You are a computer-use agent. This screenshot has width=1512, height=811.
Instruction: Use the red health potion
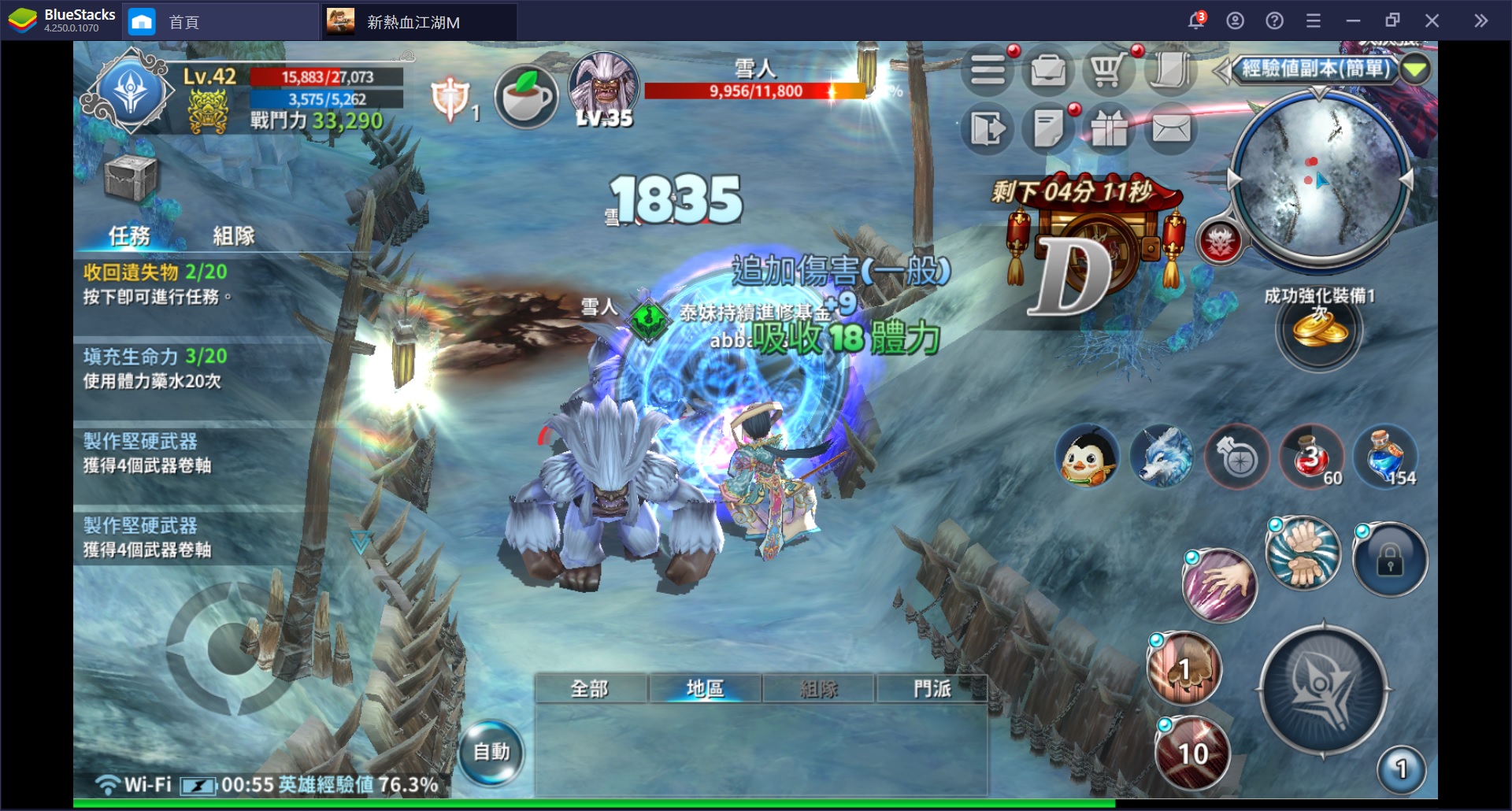[x=1311, y=457]
